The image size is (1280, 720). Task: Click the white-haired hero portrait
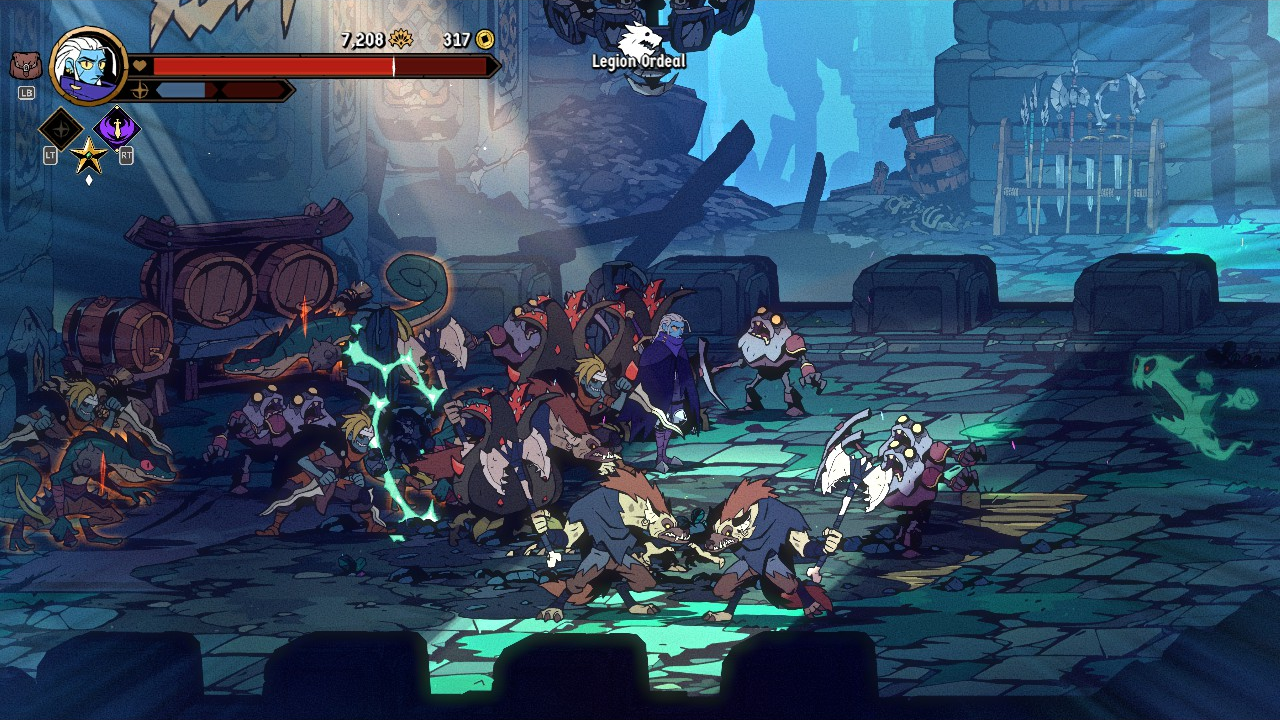pyautogui.click(x=88, y=65)
